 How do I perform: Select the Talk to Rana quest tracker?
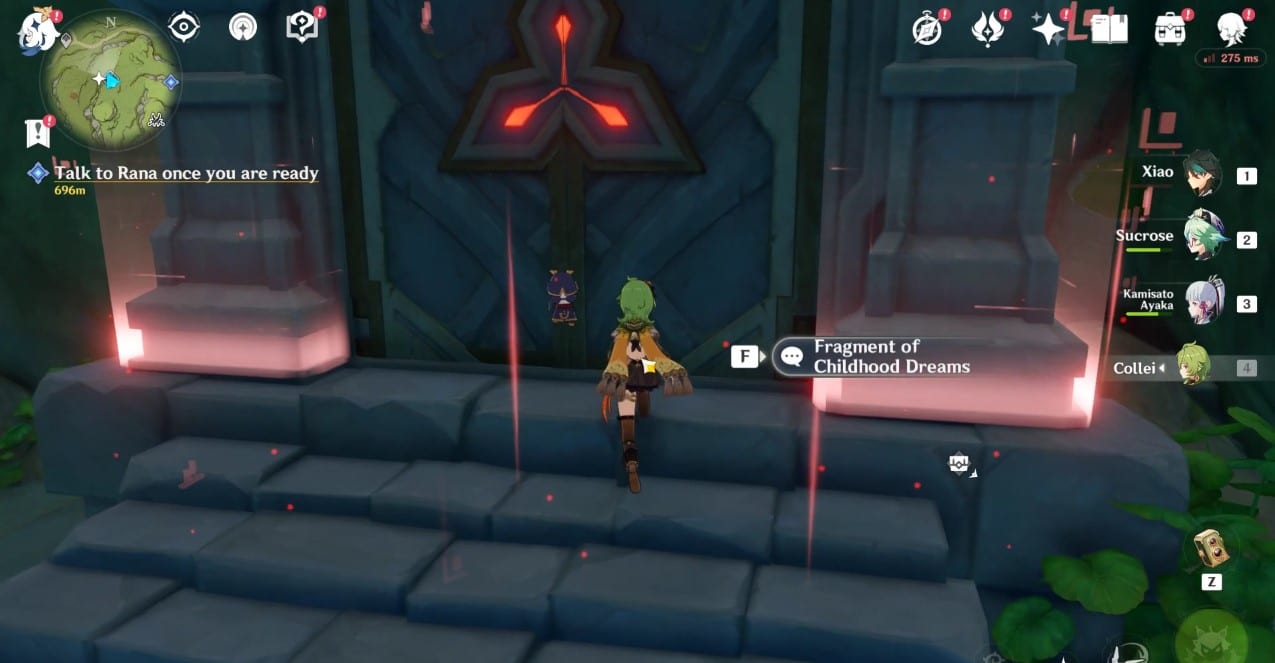tap(186, 174)
